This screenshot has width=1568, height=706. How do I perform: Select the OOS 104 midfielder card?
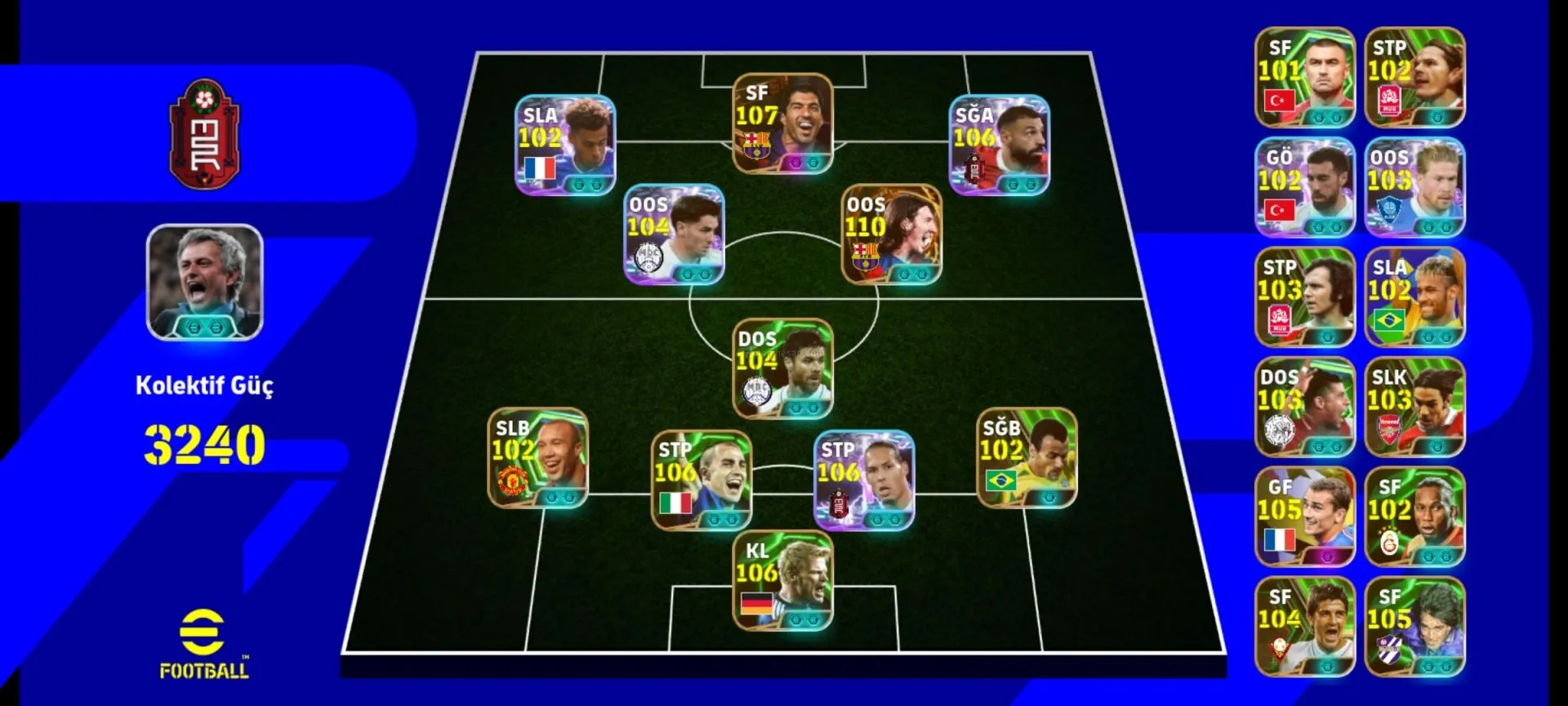tap(674, 235)
